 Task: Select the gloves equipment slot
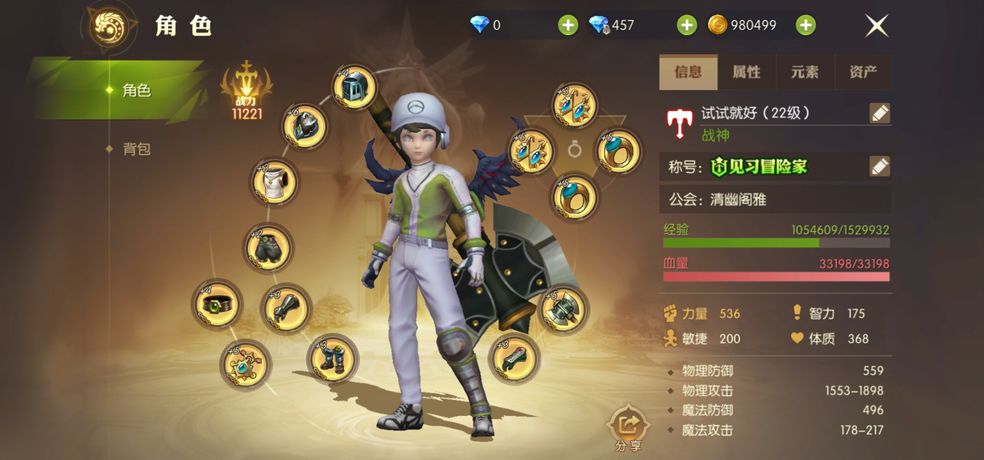pyautogui.click(x=285, y=308)
